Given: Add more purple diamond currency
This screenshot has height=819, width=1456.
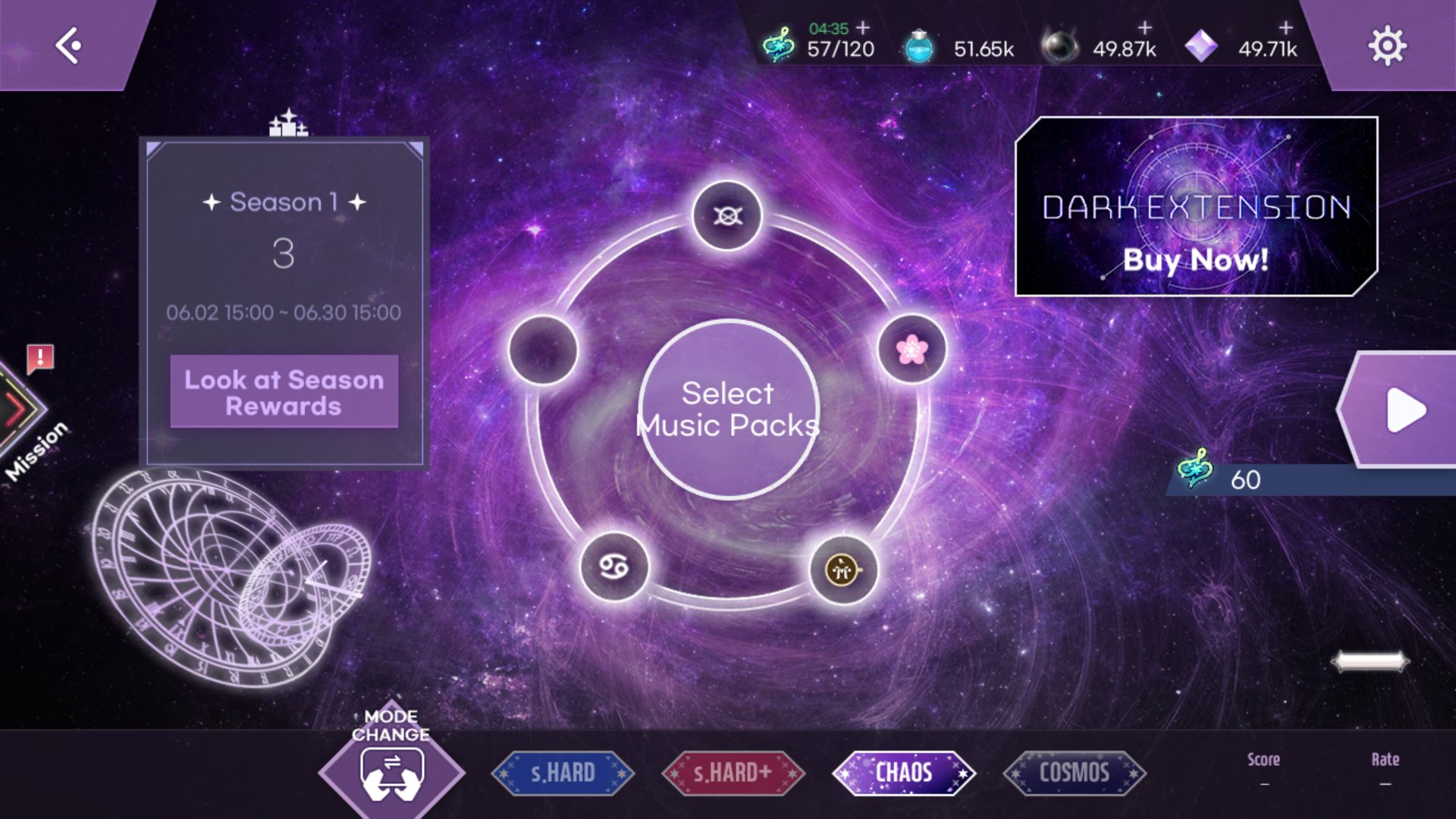Looking at the screenshot, I should coord(1286,28).
